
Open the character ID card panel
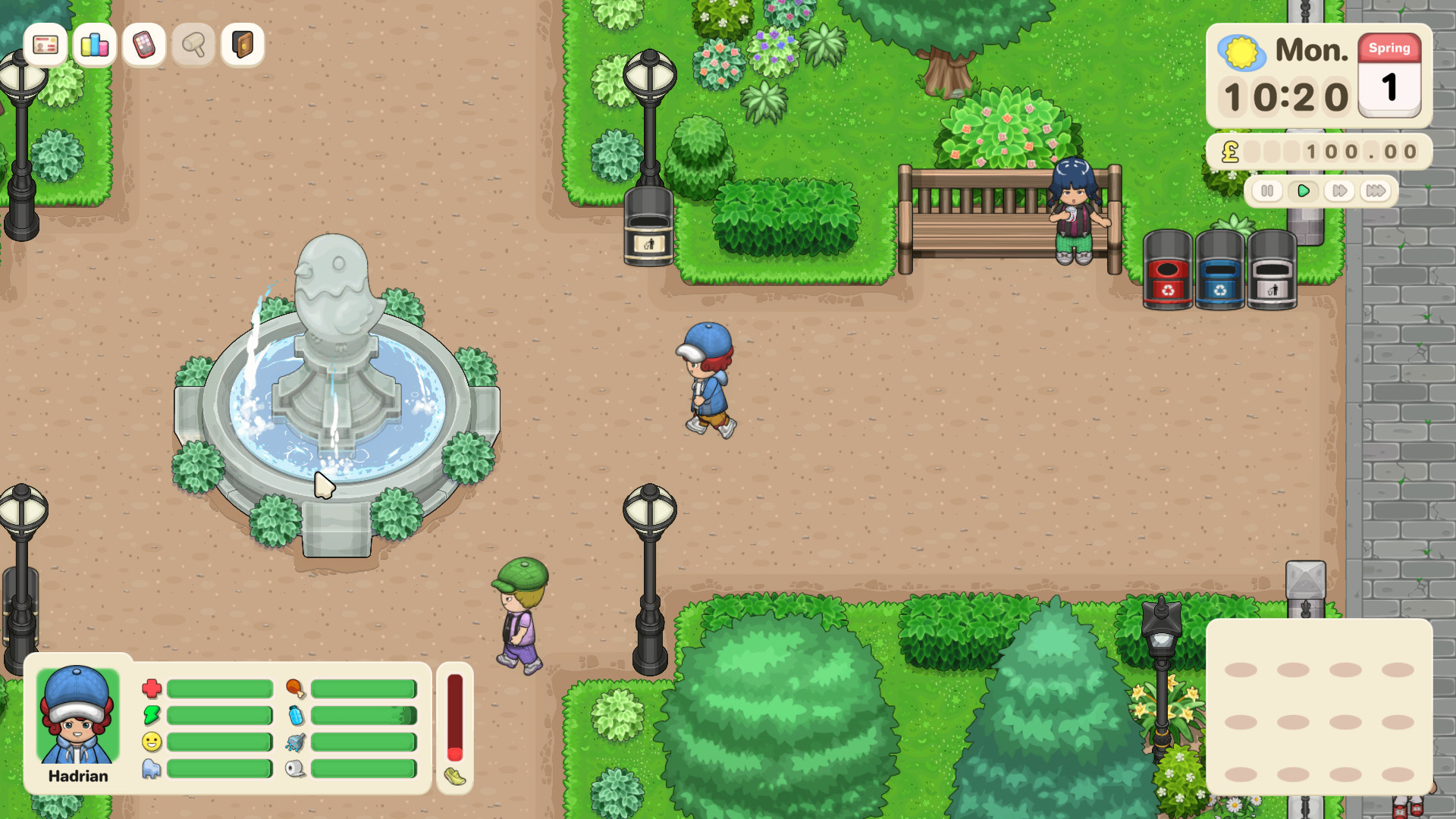pyautogui.click(x=45, y=45)
